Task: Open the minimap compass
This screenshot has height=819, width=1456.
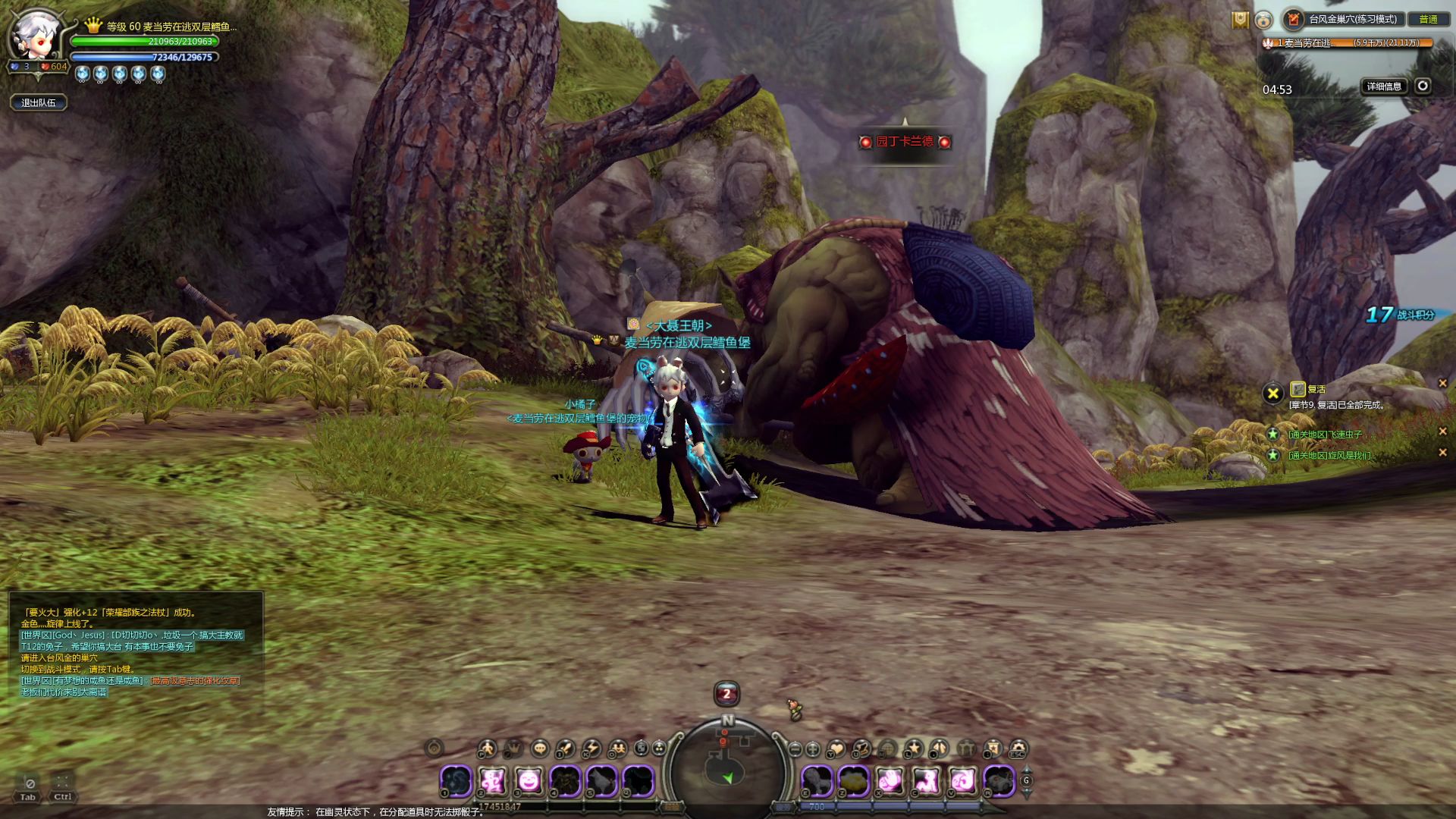Action: [727, 762]
